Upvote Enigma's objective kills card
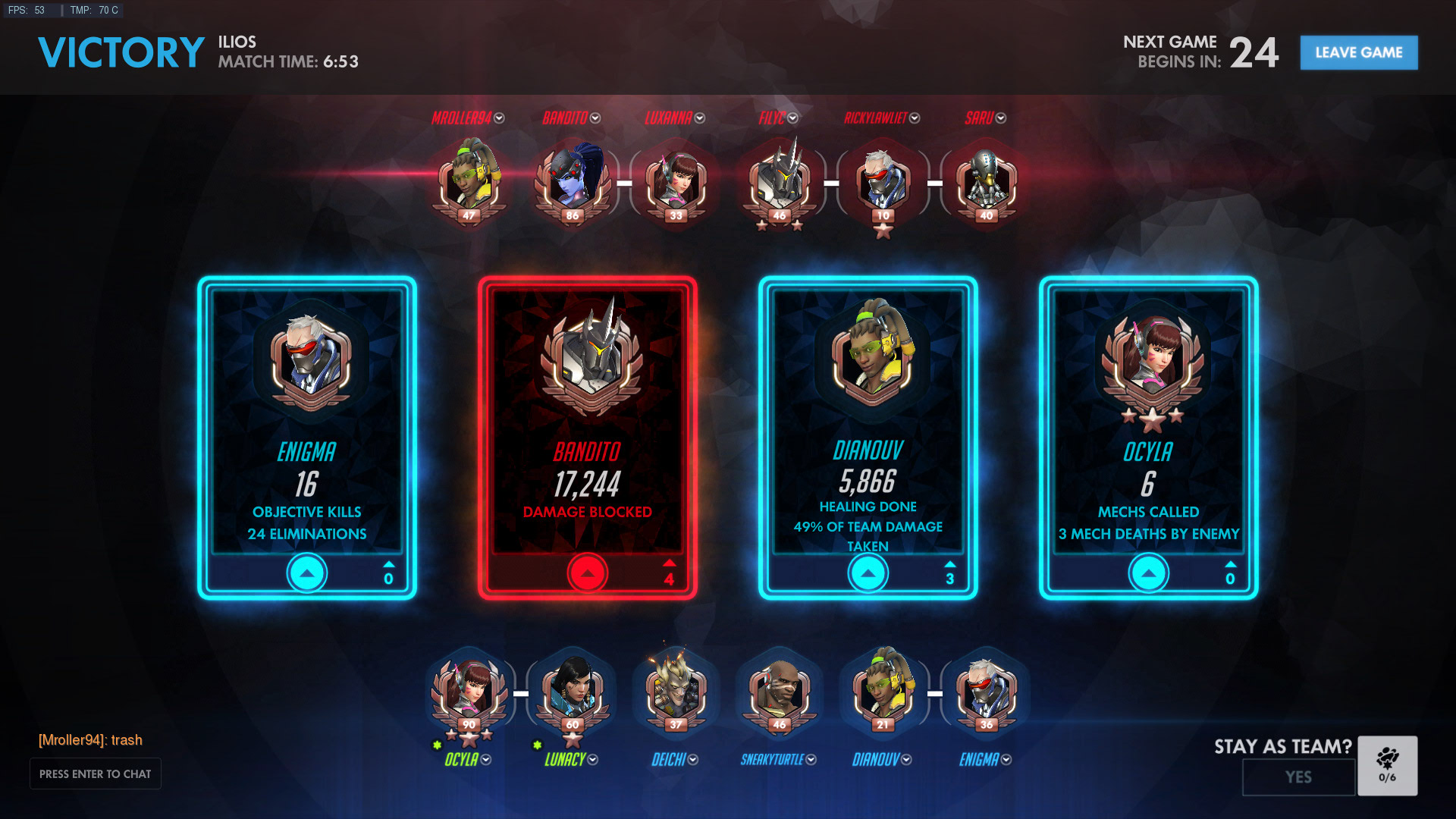 tap(307, 573)
